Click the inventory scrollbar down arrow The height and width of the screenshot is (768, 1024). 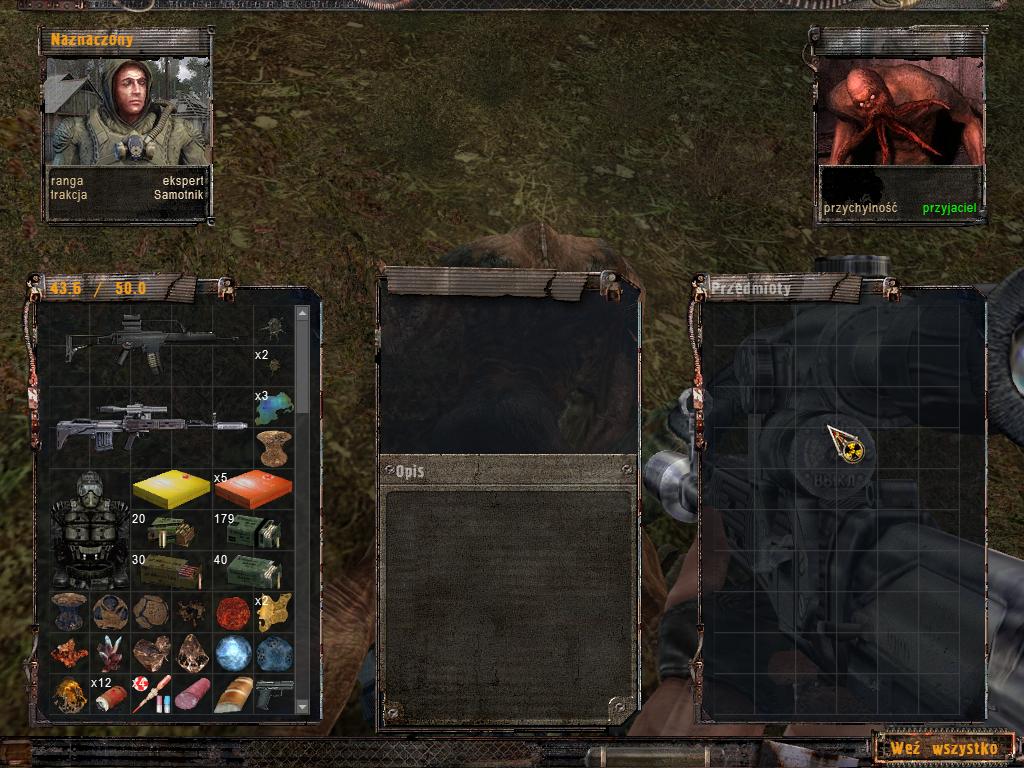303,706
